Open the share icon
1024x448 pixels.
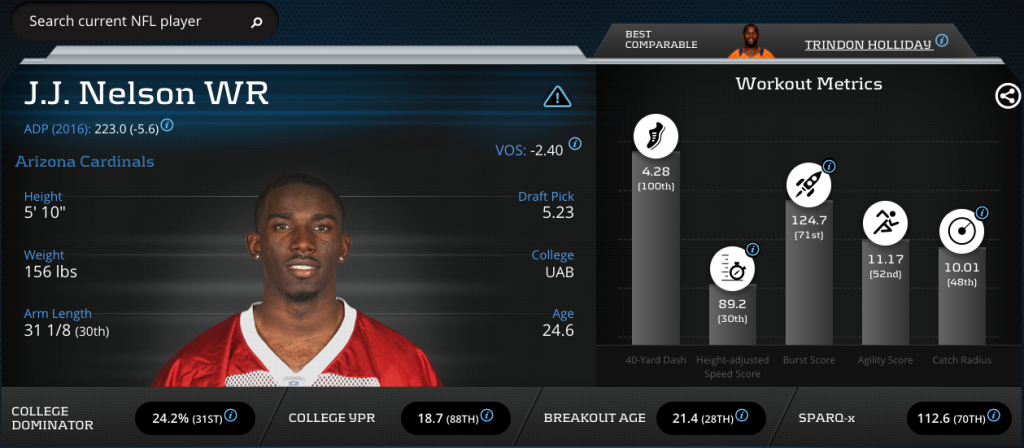pyautogui.click(x=1007, y=96)
